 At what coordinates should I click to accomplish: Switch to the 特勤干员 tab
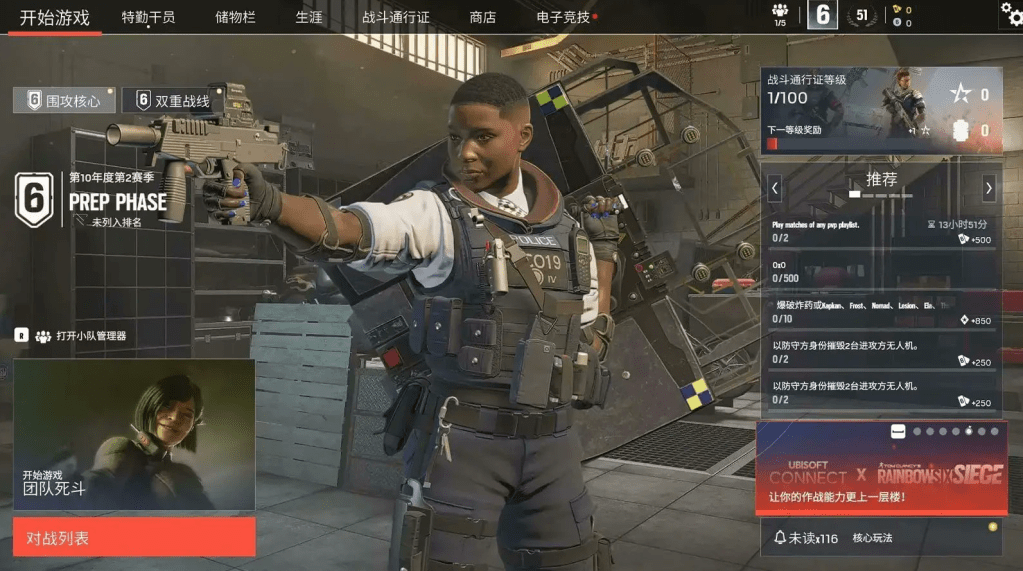tap(148, 17)
